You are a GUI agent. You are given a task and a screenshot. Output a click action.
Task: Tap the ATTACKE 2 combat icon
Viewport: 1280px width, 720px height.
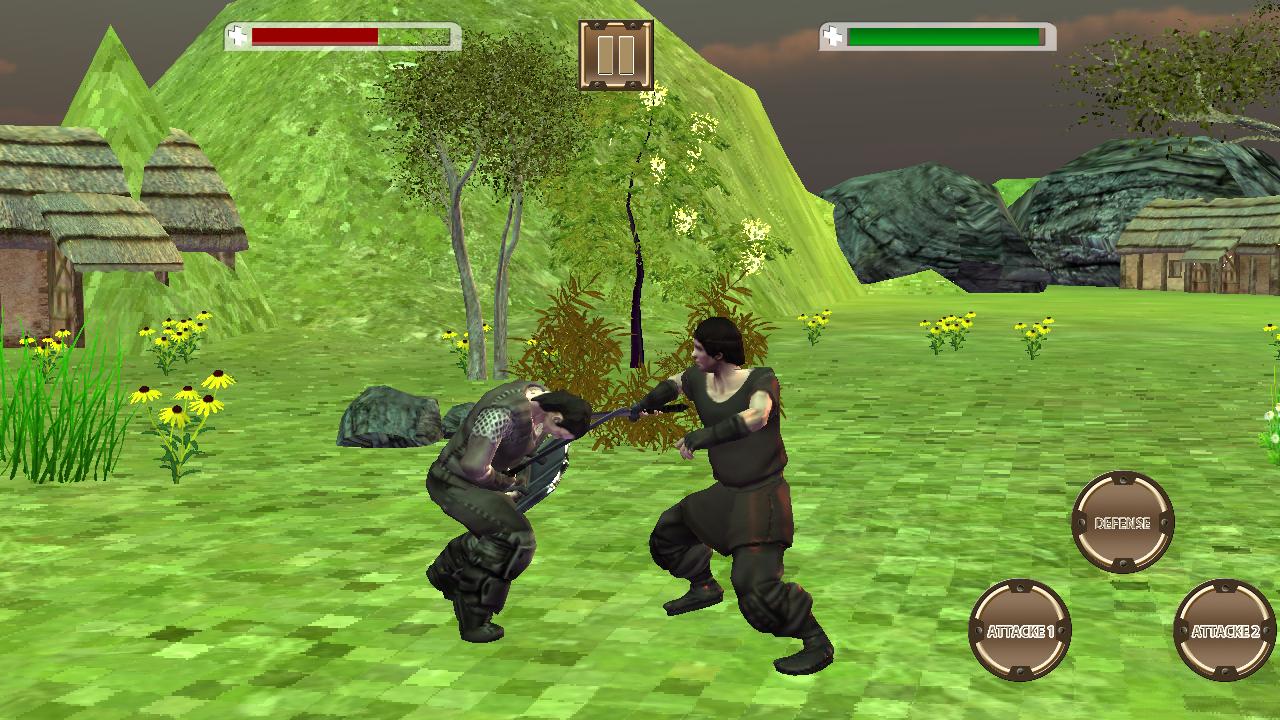pos(1221,630)
